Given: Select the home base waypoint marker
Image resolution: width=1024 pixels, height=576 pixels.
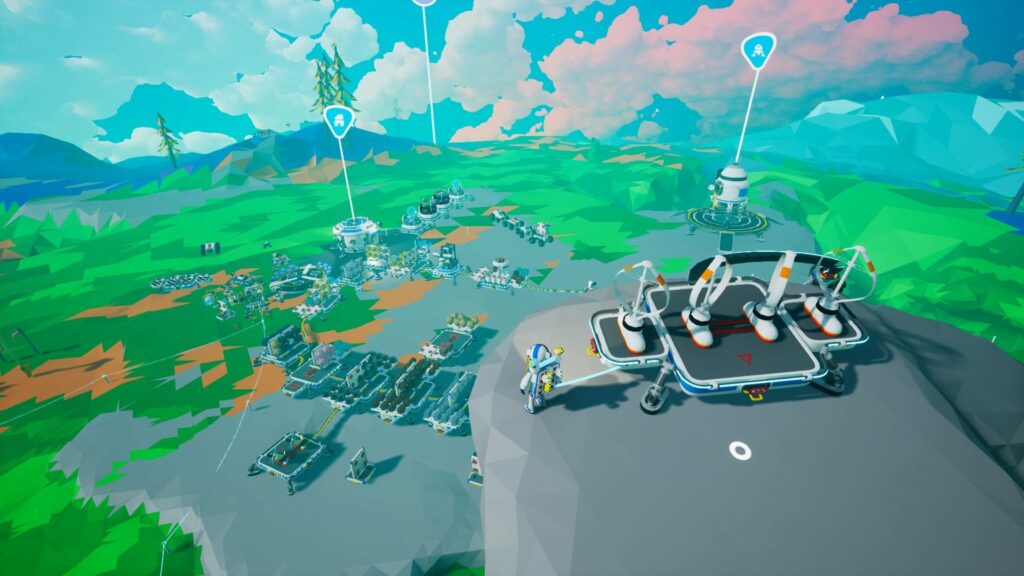Looking at the screenshot, I should [x=339, y=120].
